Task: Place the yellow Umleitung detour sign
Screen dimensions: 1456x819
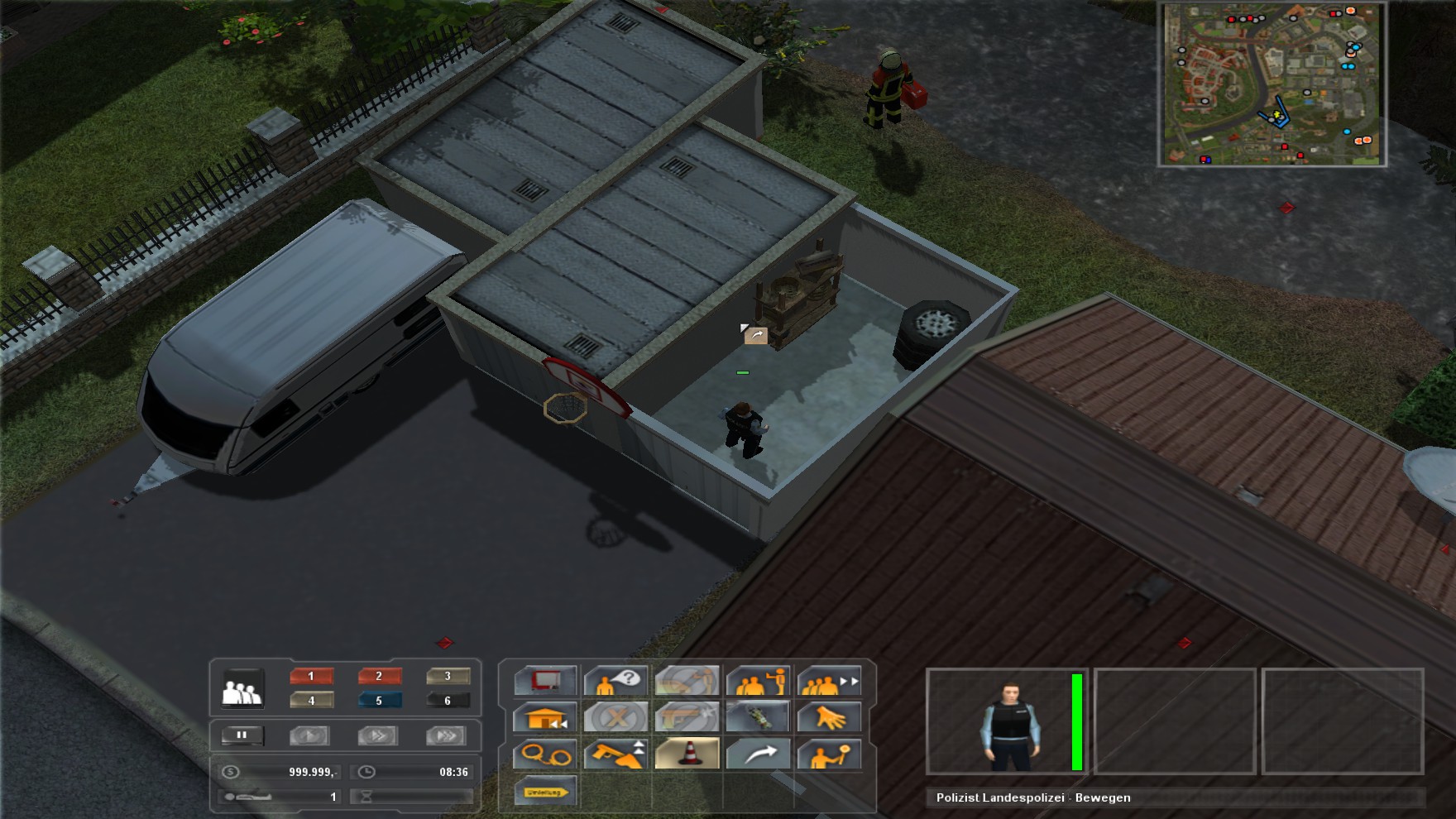Action: point(545,792)
